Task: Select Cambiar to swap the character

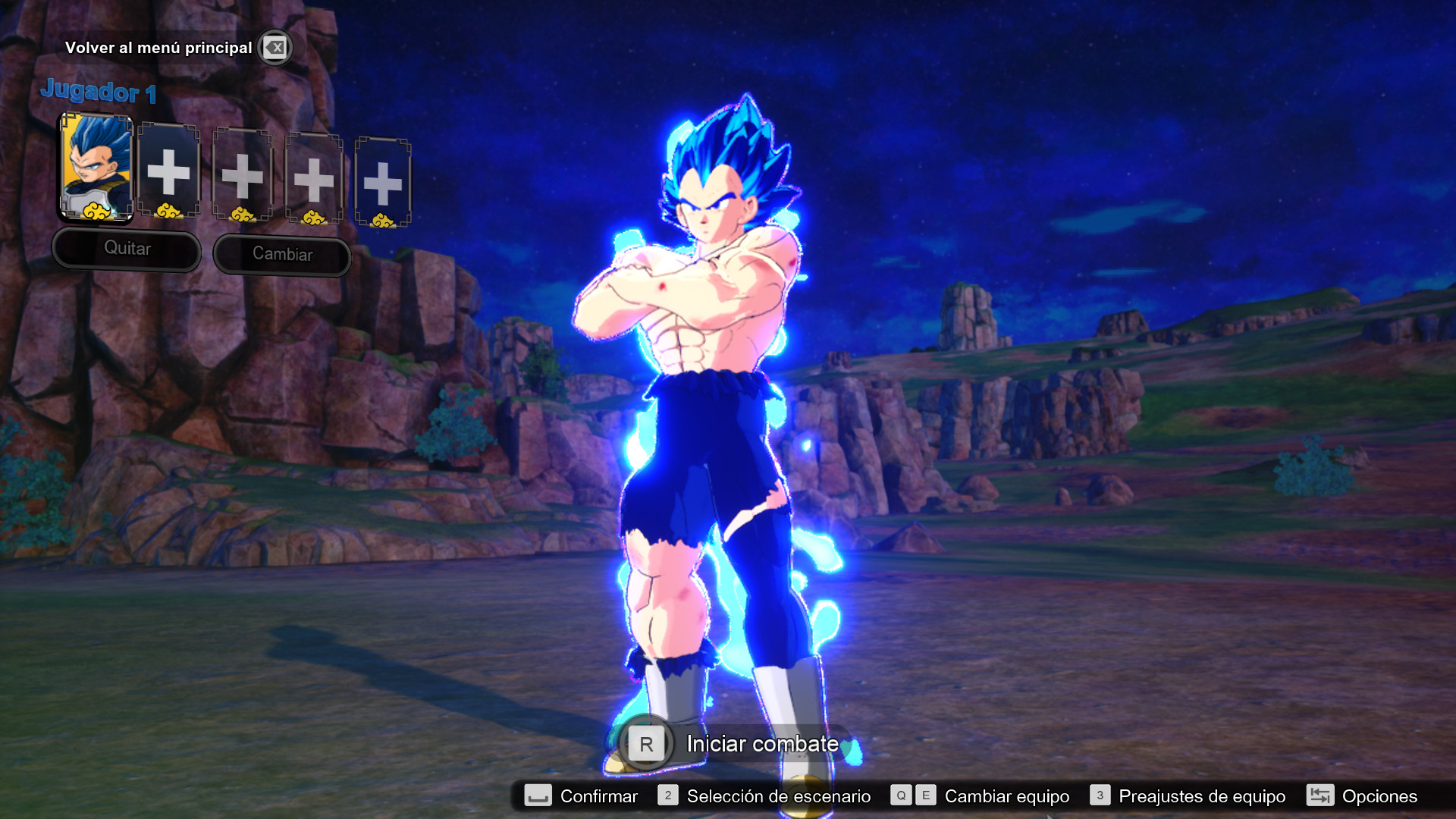Action: point(282,254)
